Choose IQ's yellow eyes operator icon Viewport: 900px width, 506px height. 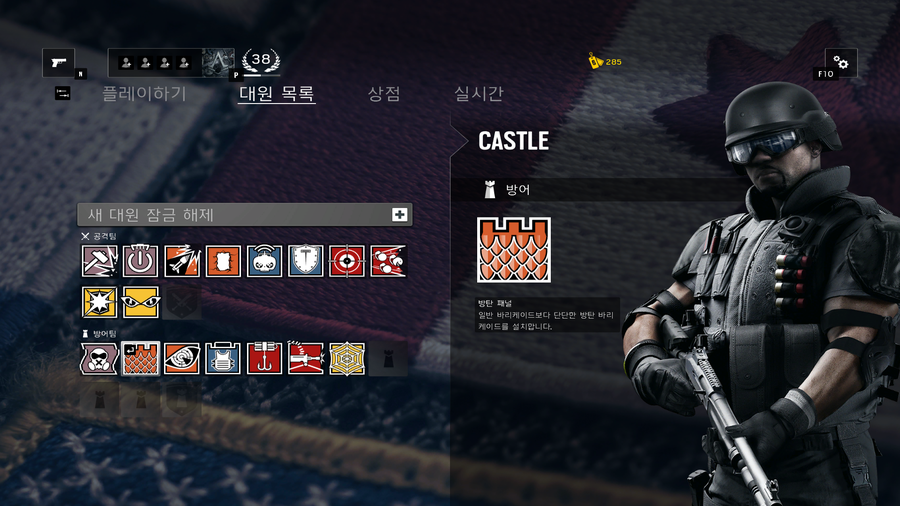[x=141, y=302]
